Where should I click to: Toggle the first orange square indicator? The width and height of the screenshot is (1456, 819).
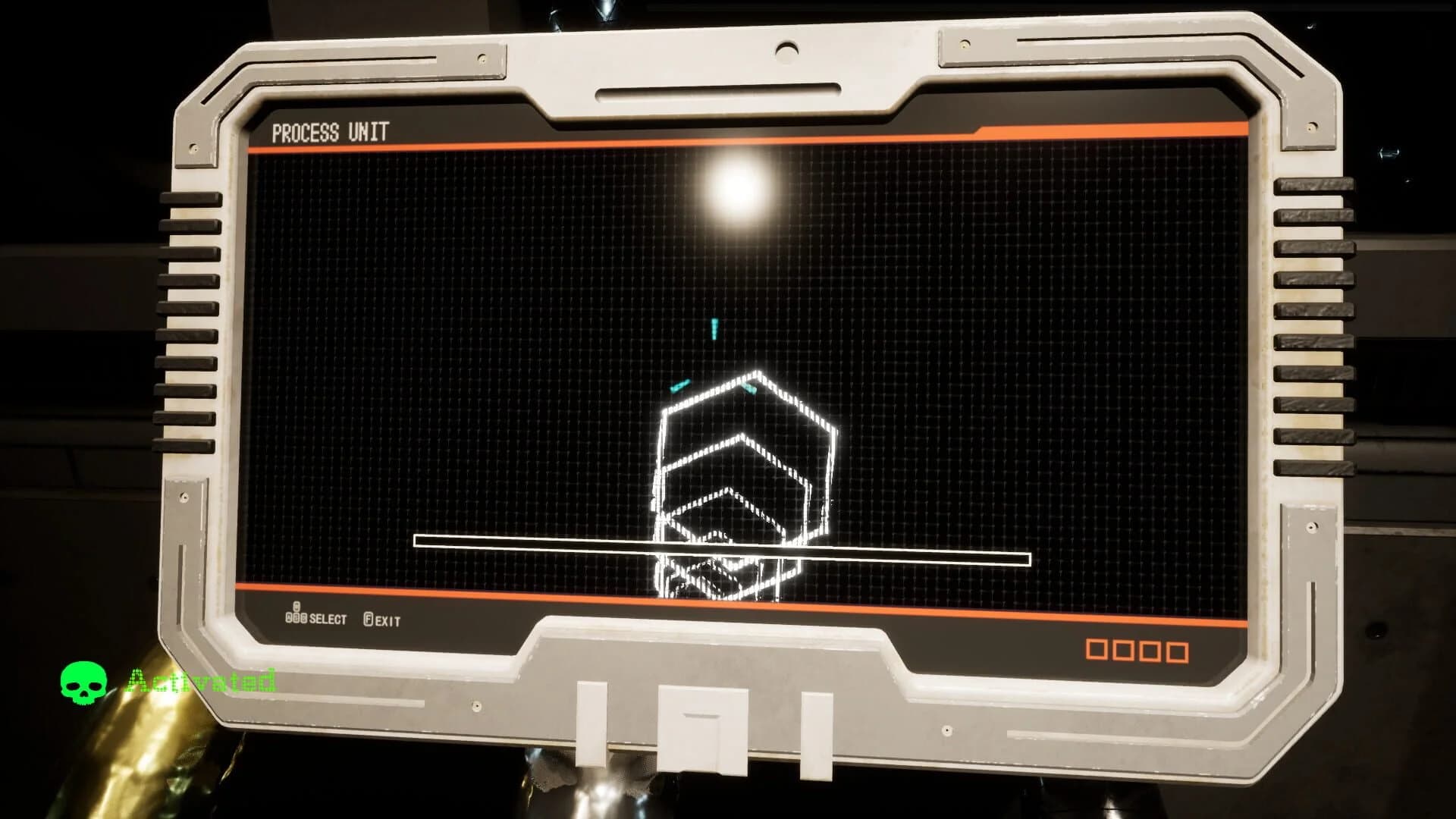click(1097, 649)
